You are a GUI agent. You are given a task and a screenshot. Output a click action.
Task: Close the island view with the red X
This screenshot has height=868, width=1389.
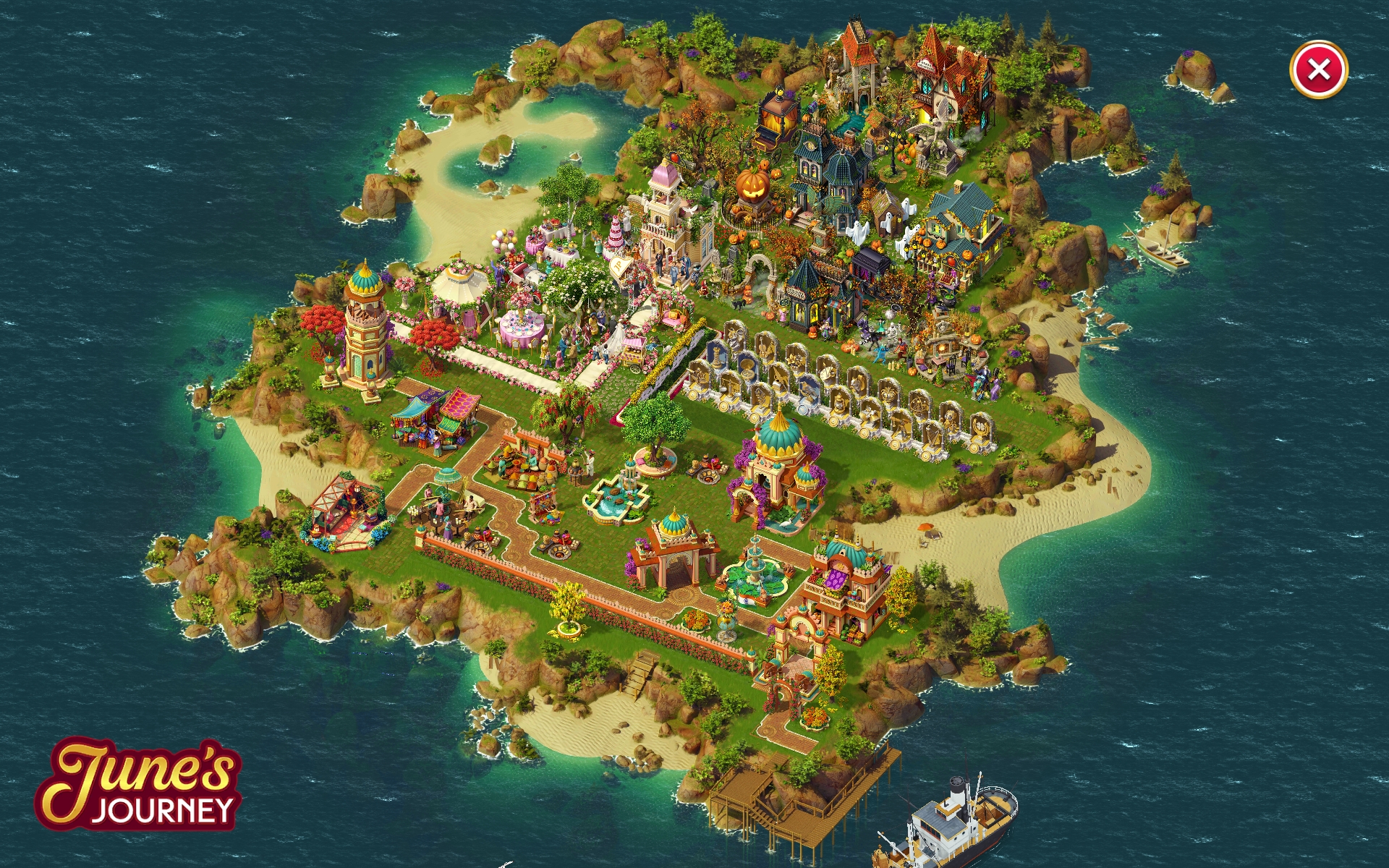click(1318, 70)
